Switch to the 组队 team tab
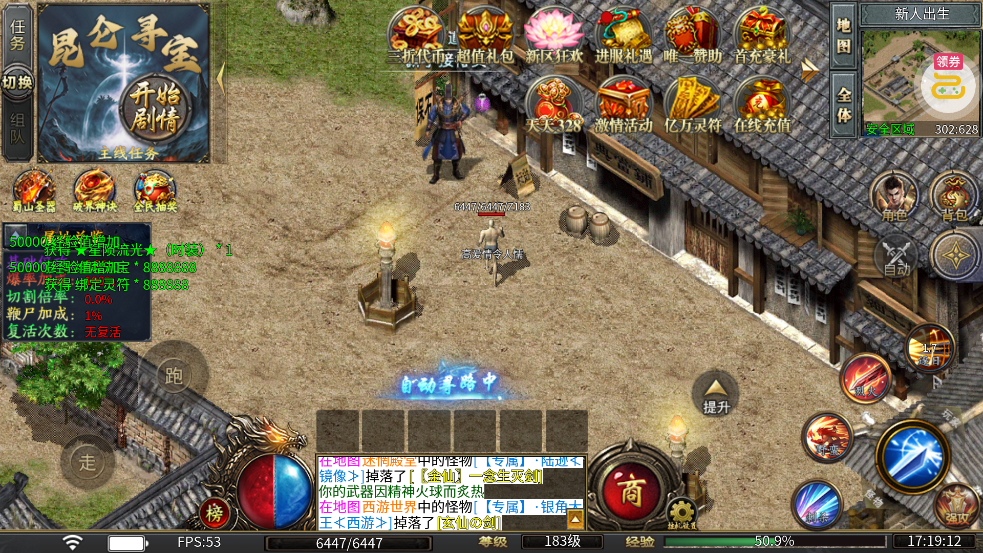 coord(17,129)
